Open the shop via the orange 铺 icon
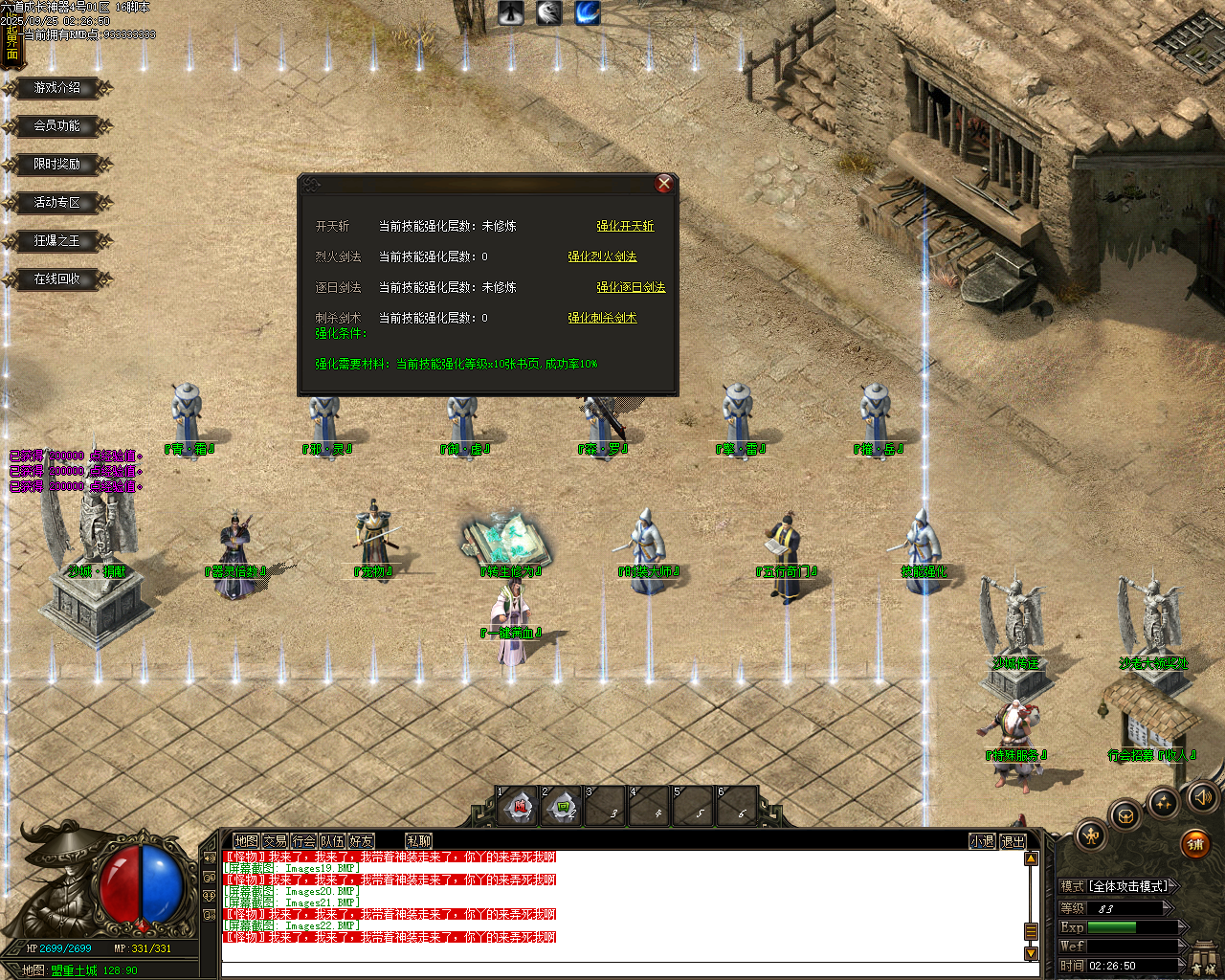 click(1195, 845)
